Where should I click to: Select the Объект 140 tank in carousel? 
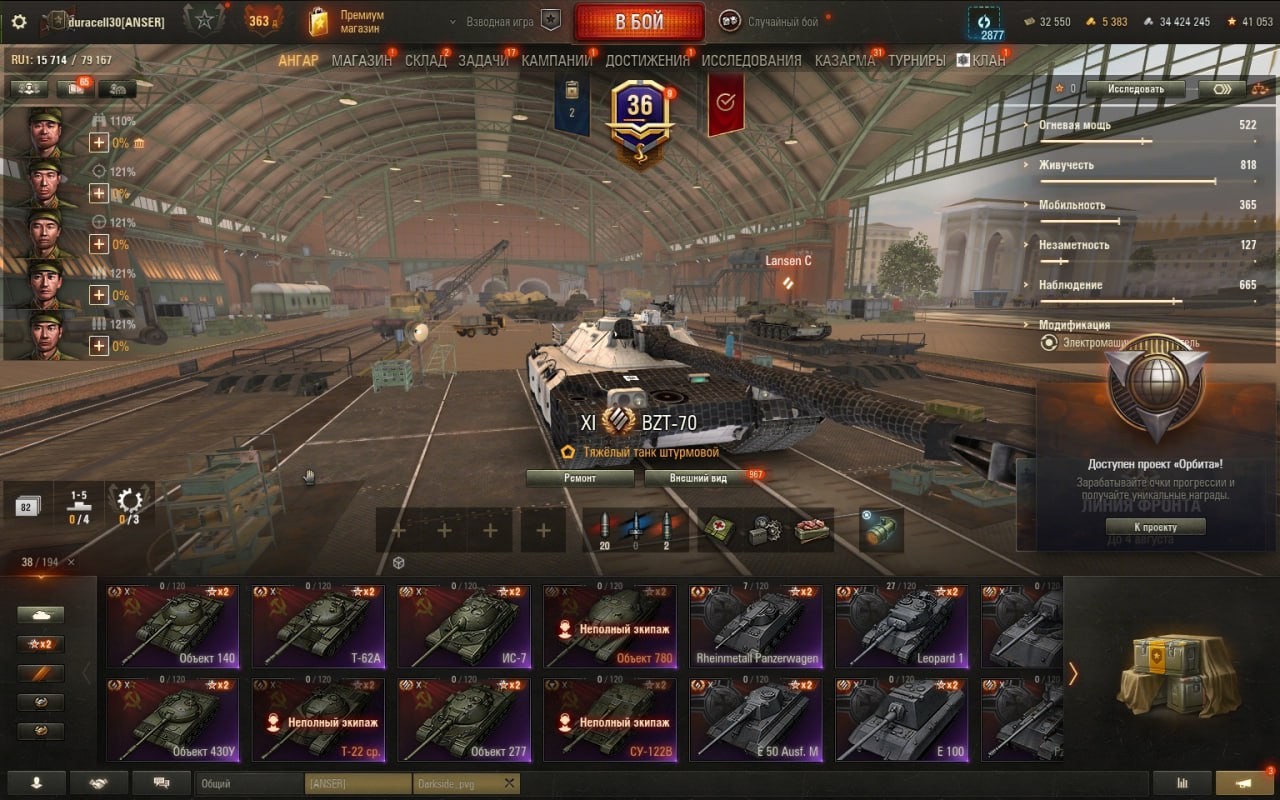tap(171, 626)
